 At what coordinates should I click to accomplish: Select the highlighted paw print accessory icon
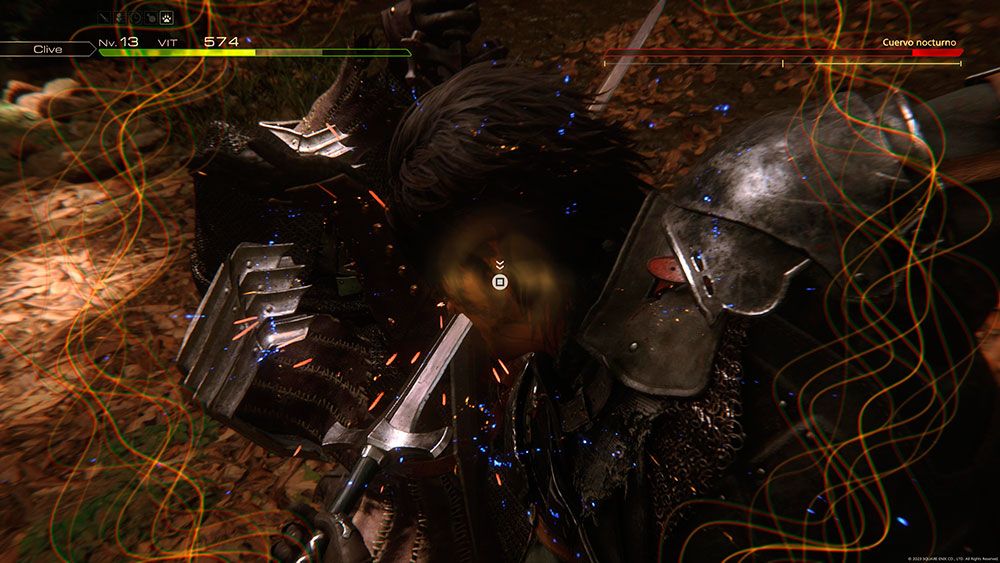pyautogui.click(x=167, y=17)
